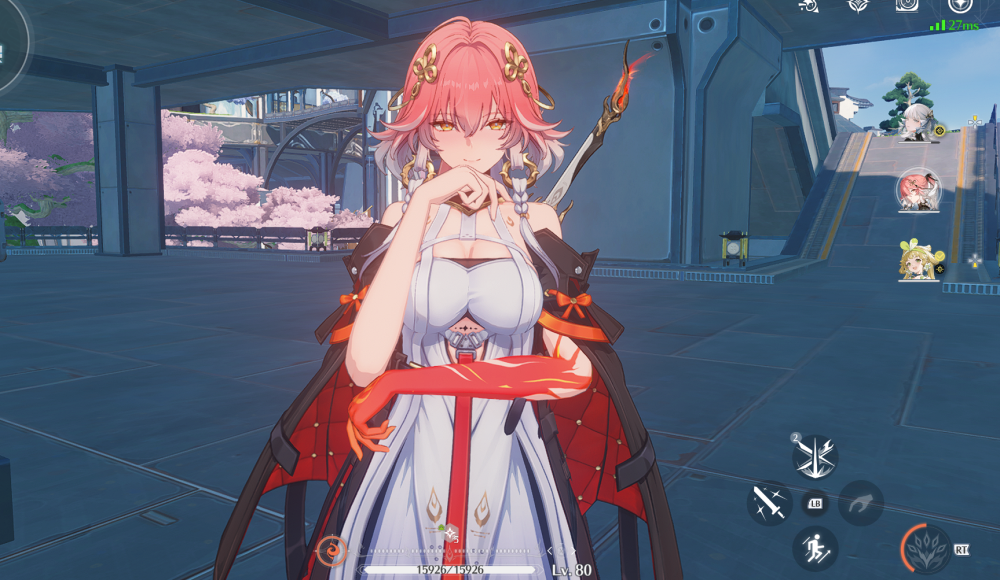Screen dimensions: 1000x580
Task: Trigger the grapple hand utility button
Action: (860, 501)
